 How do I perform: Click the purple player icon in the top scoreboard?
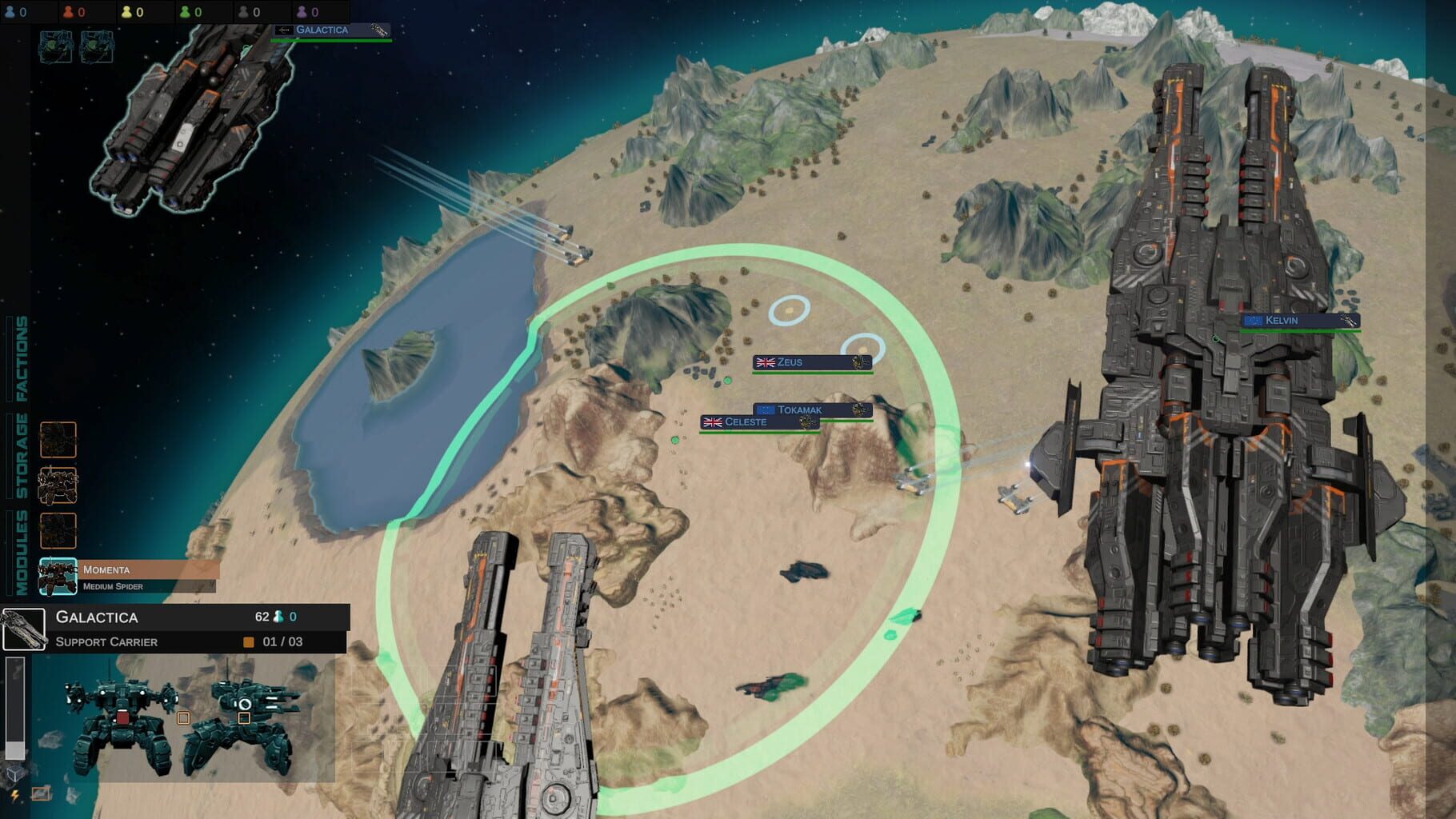[x=302, y=12]
